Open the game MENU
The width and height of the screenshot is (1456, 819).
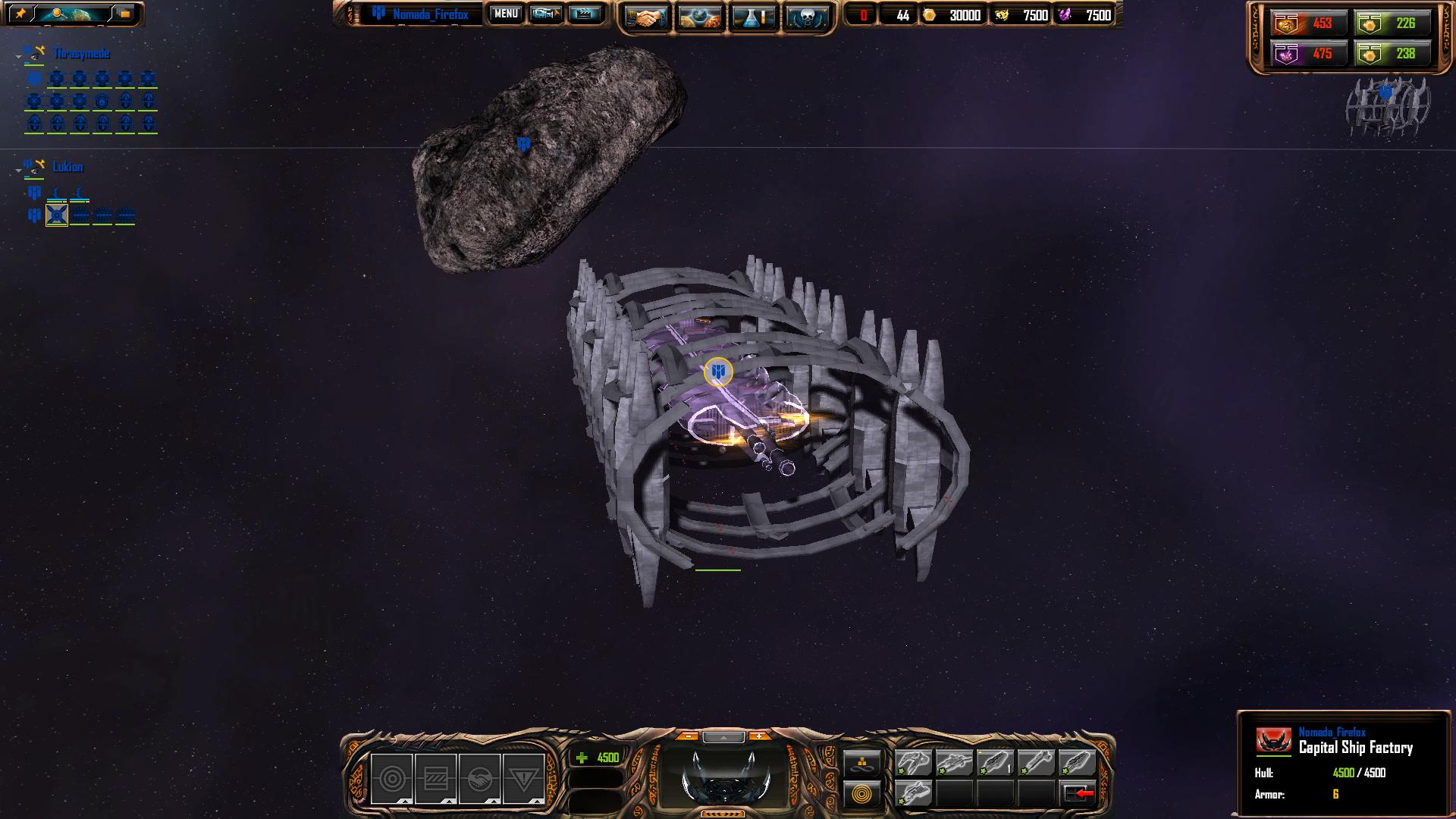click(x=506, y=14)
